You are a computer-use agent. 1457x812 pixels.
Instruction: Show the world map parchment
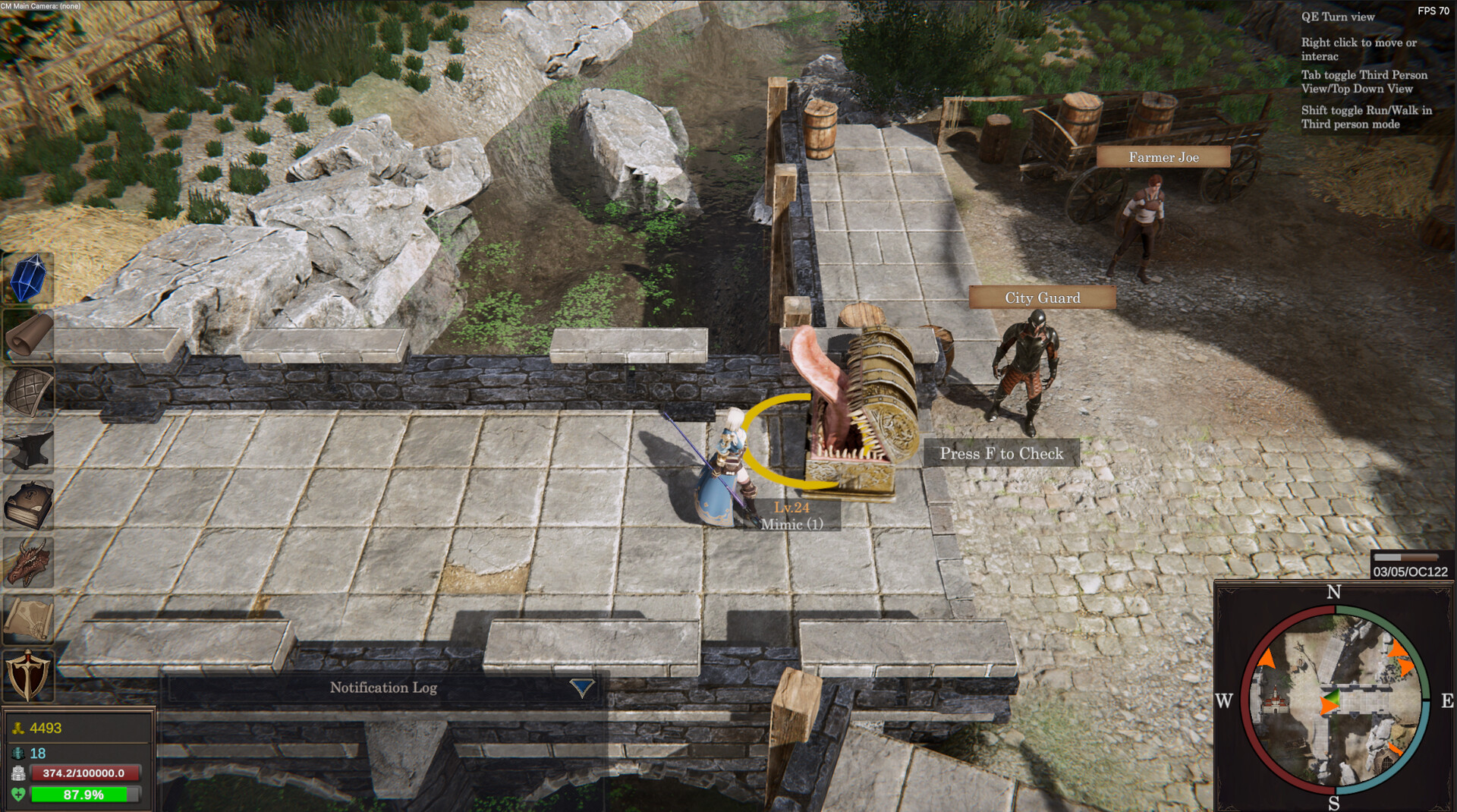28,618
